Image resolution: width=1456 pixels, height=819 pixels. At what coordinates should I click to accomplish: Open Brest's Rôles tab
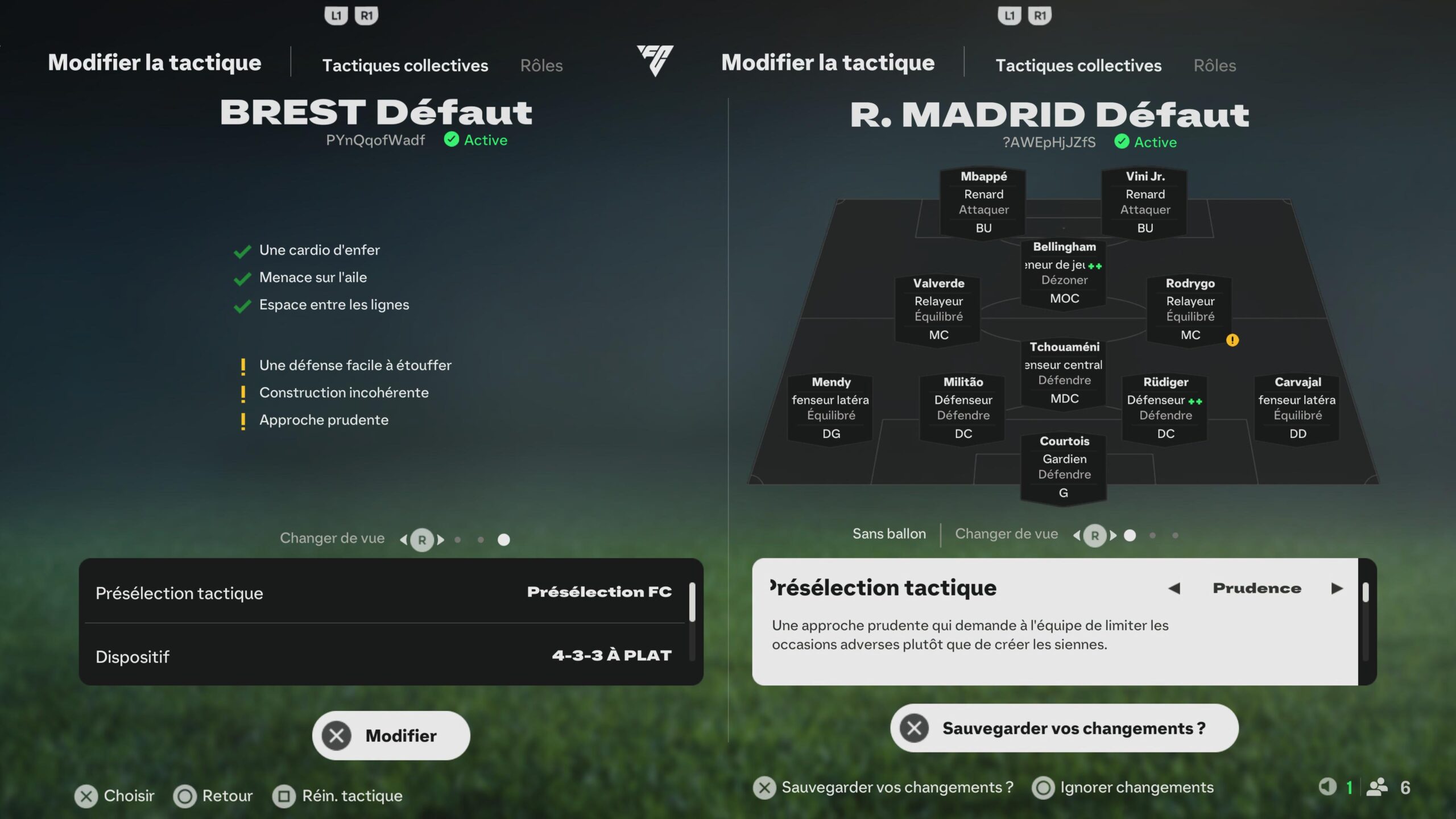541,65
